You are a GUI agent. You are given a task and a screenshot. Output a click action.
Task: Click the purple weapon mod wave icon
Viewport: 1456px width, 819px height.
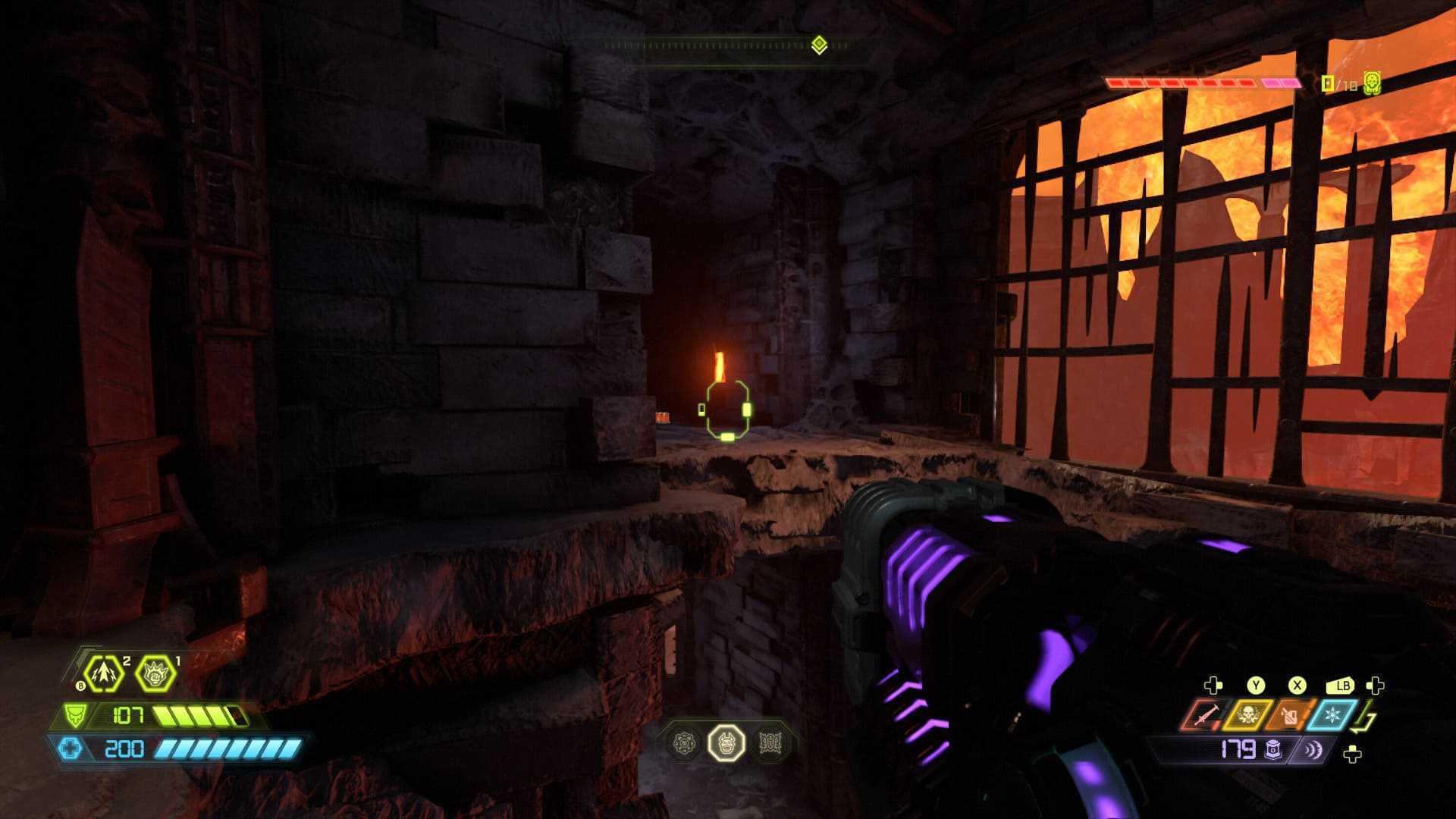tap(1312, 750)
